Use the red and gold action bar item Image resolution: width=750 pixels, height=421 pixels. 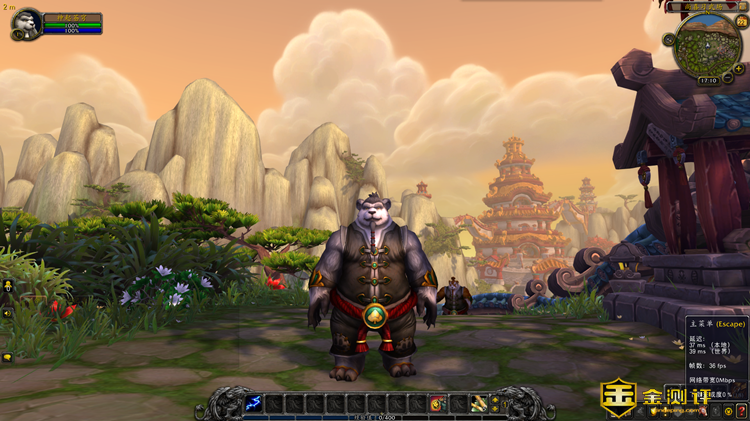pos(437,403)
